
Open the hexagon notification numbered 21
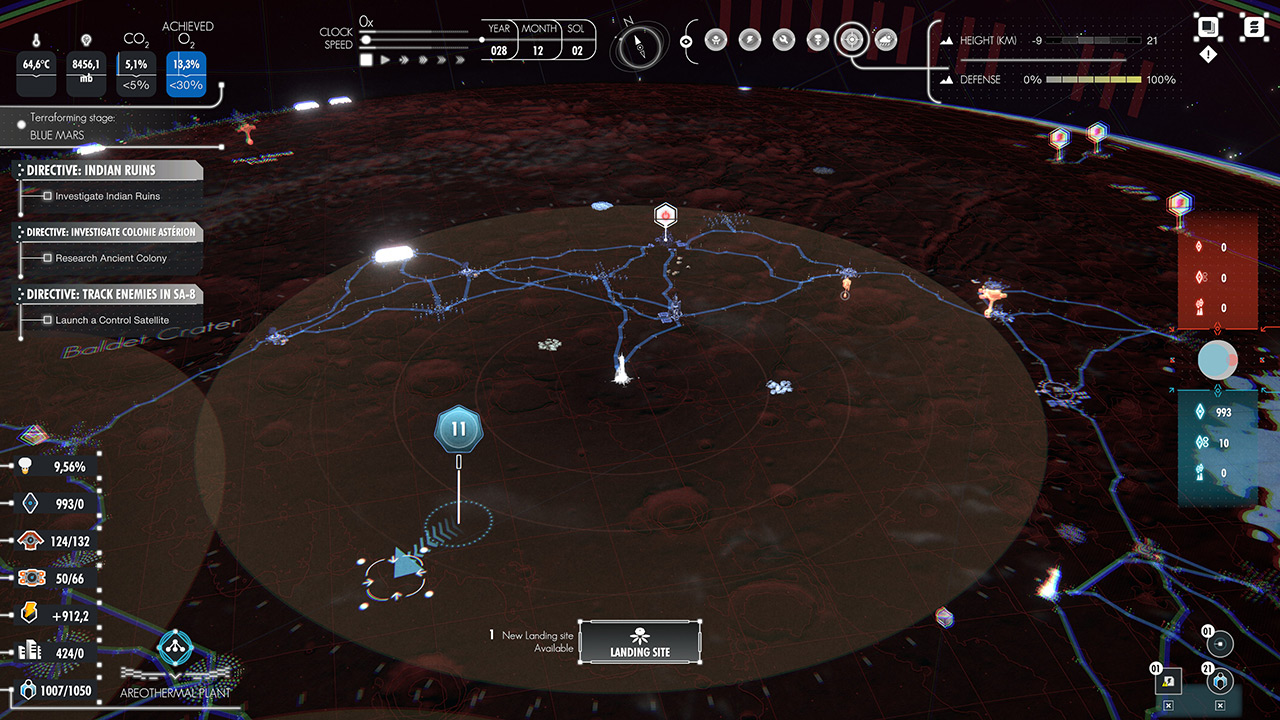pyautogui.click(x=1219, y=682)
